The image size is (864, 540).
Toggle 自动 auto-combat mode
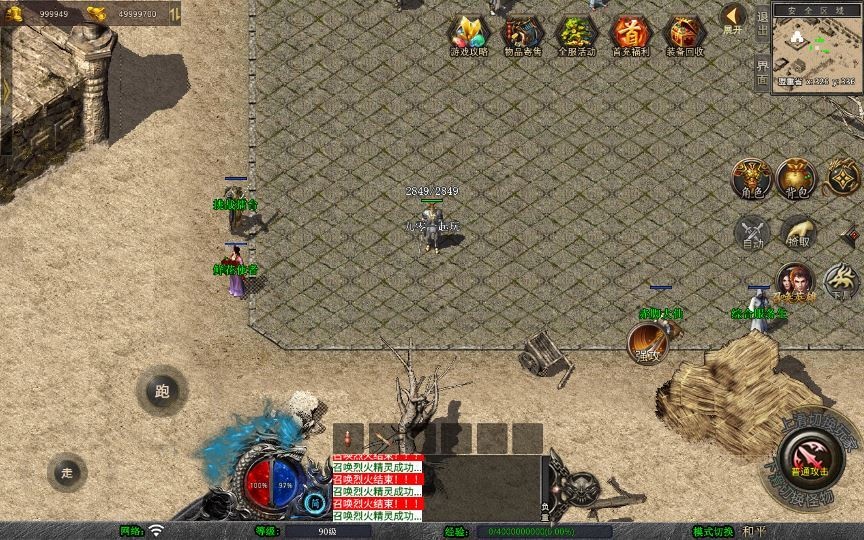[750, 232]
